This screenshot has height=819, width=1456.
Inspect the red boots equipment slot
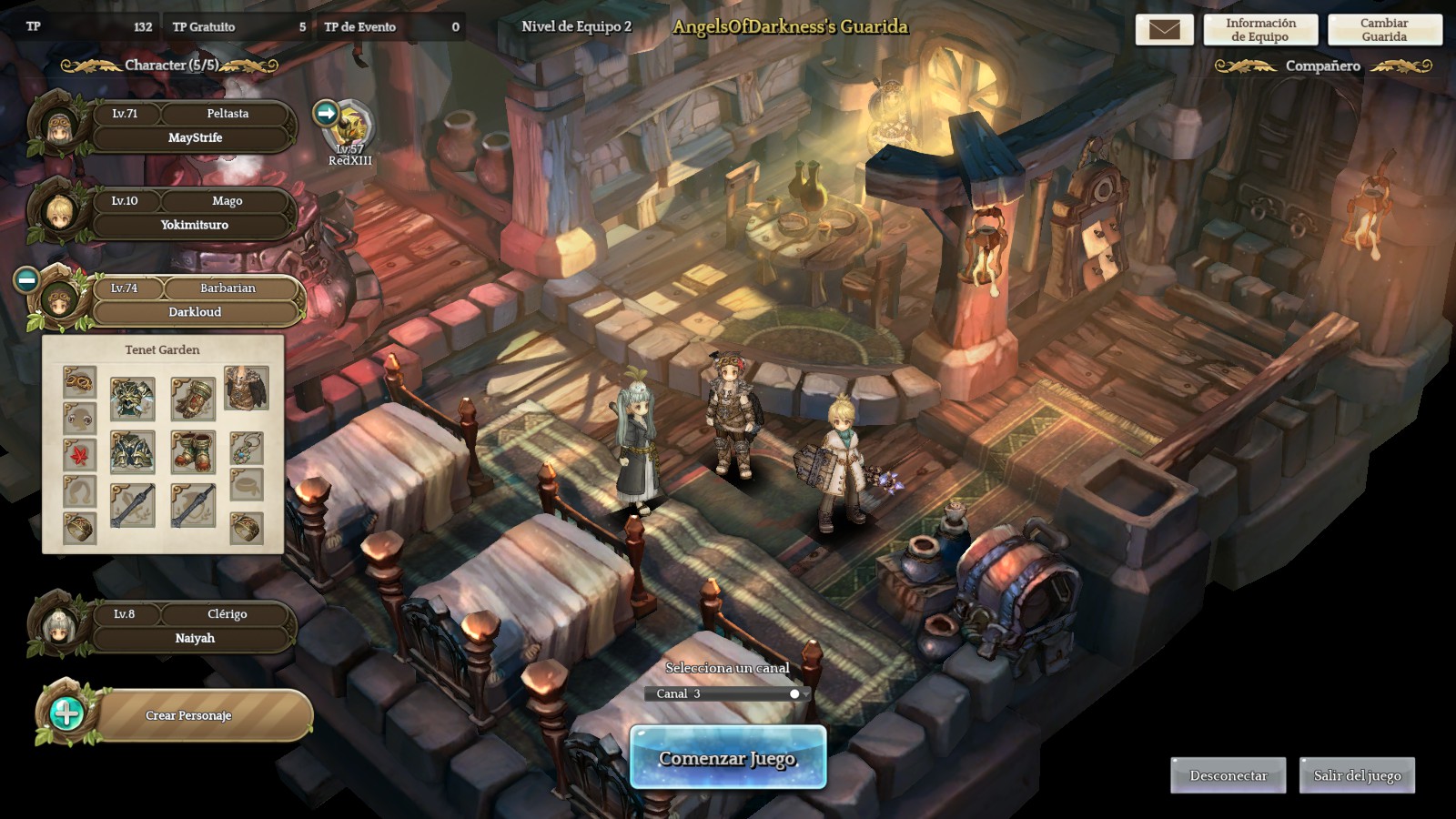pos(193,451)
